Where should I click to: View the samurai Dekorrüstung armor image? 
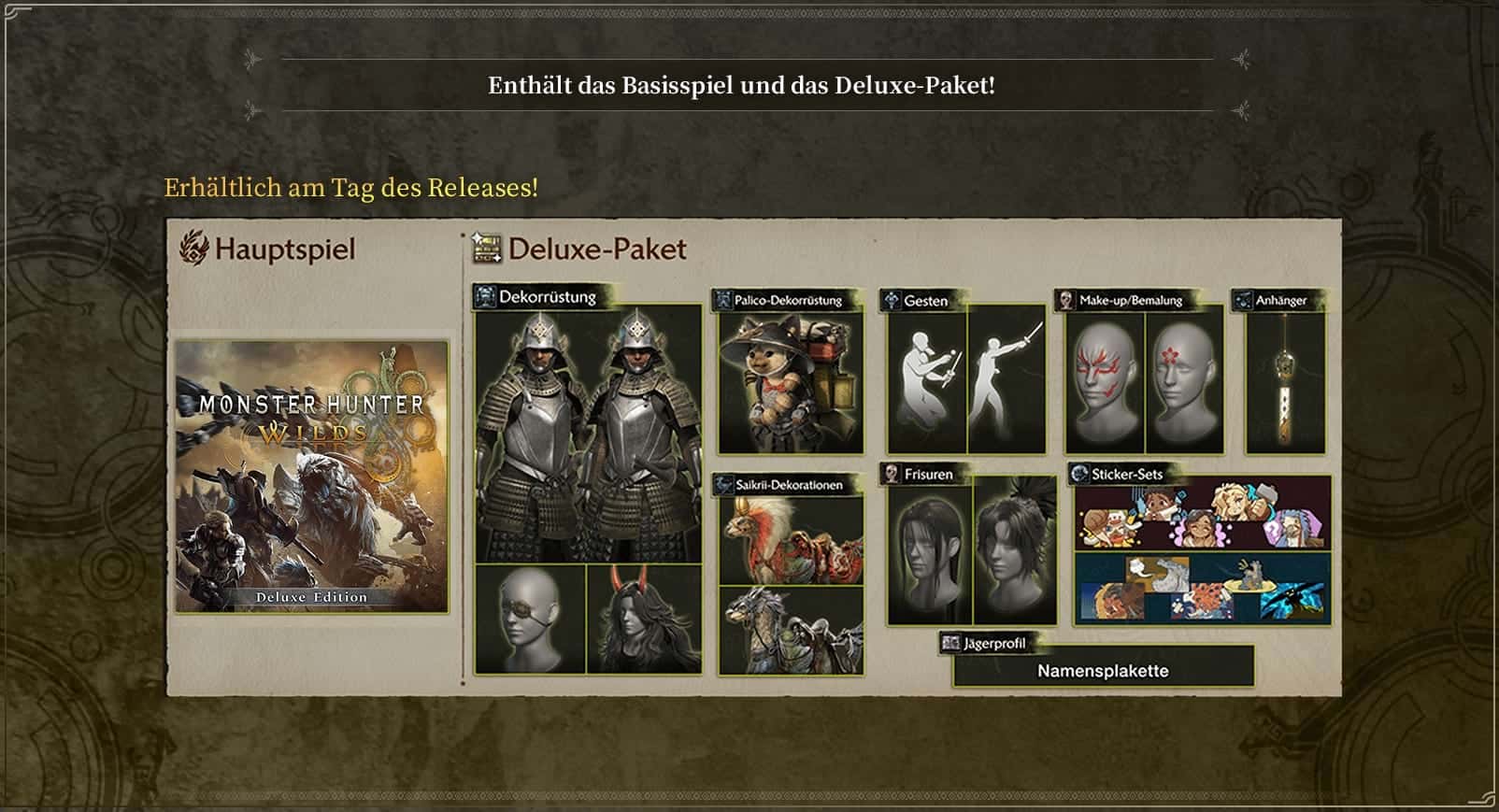click(x=588, y=434)
